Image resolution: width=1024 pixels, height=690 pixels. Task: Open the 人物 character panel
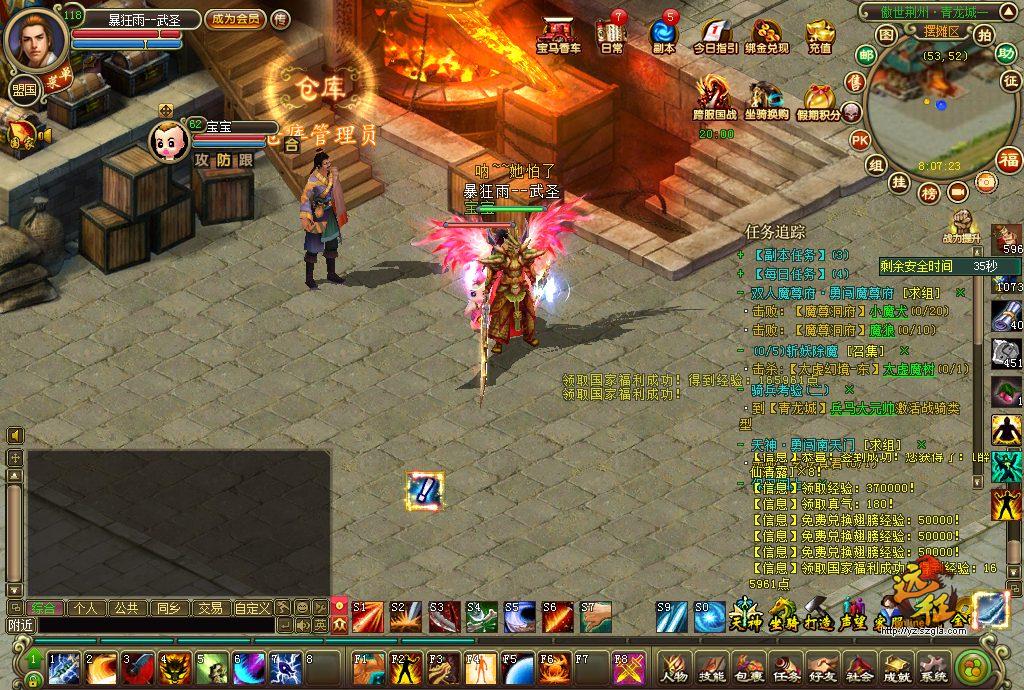(675, 666)
